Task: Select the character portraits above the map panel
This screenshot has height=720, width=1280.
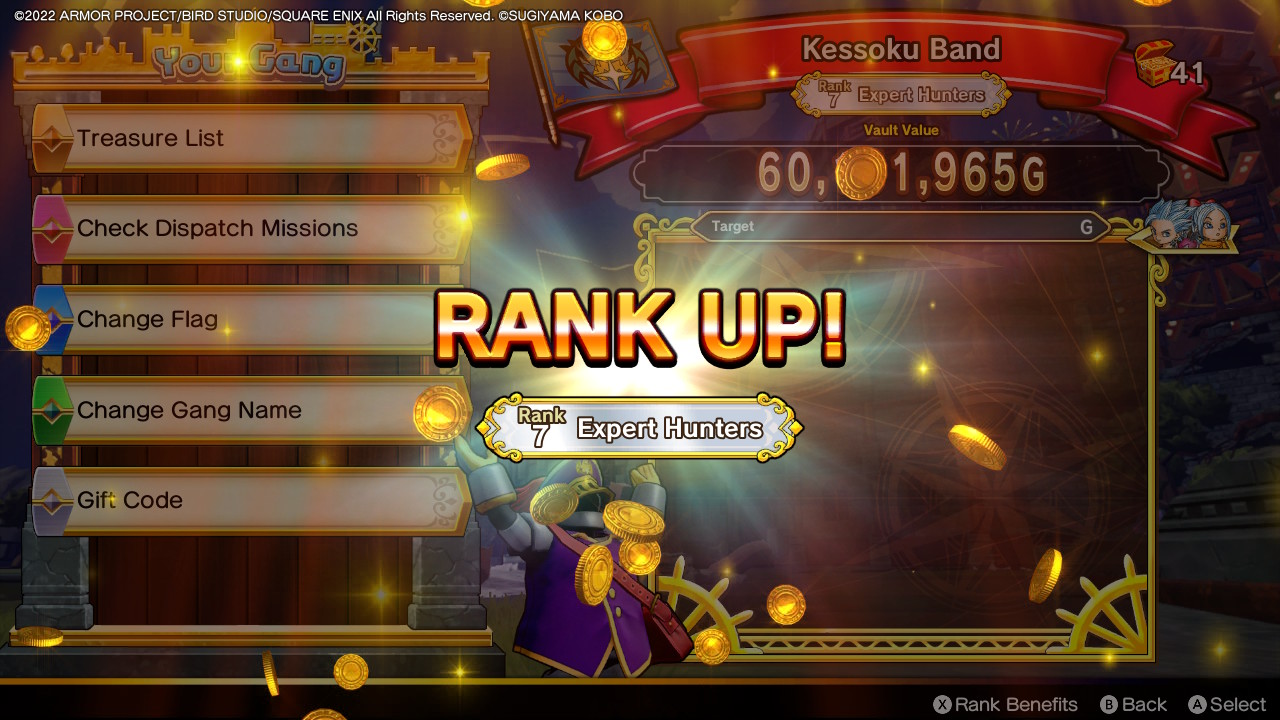Action: point(1190,225)
